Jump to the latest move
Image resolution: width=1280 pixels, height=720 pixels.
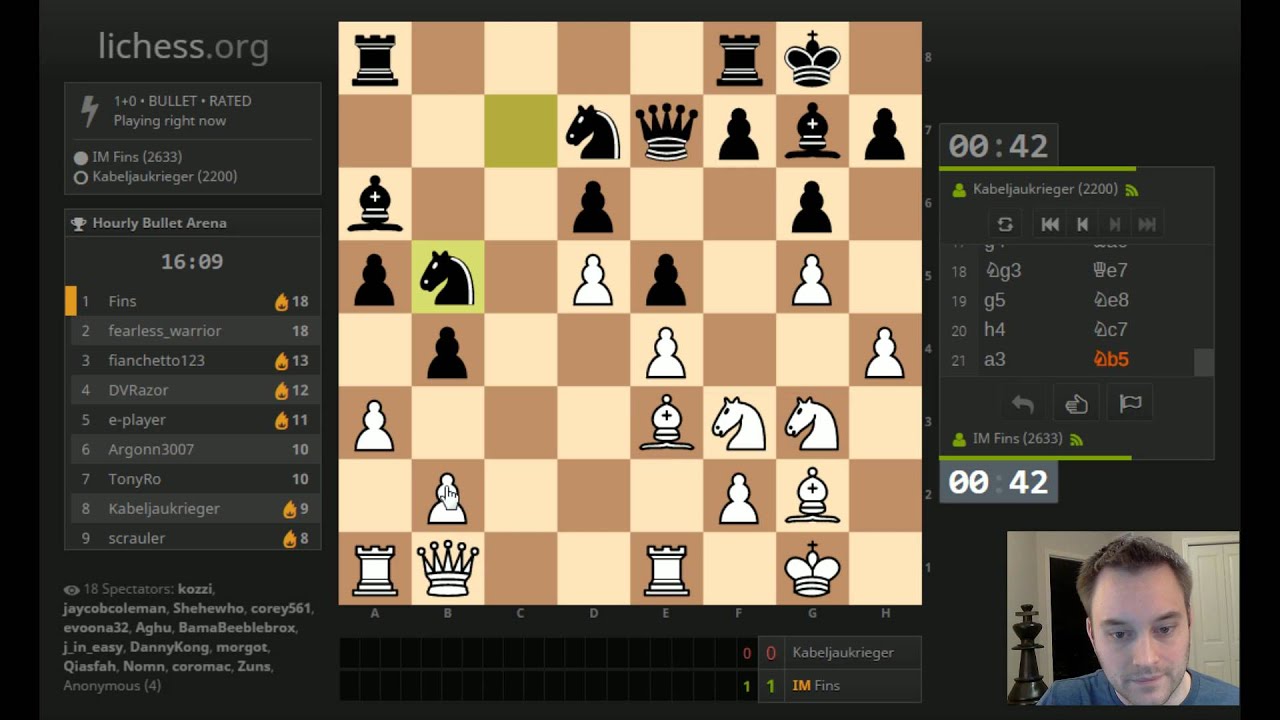1146,223
